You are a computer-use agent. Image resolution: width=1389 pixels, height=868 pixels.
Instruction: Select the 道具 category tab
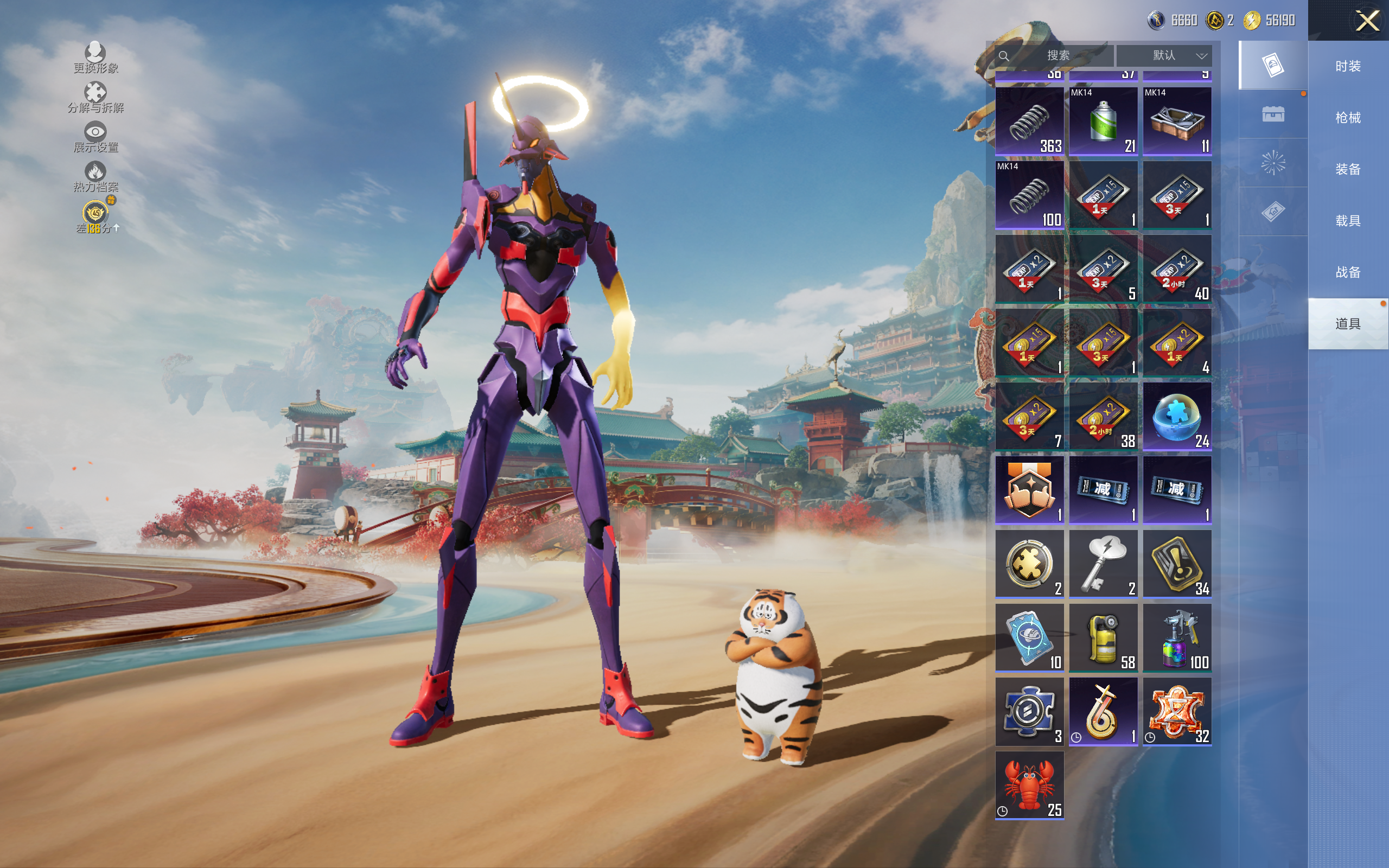pyautogui.click(x=1347, y=324)
